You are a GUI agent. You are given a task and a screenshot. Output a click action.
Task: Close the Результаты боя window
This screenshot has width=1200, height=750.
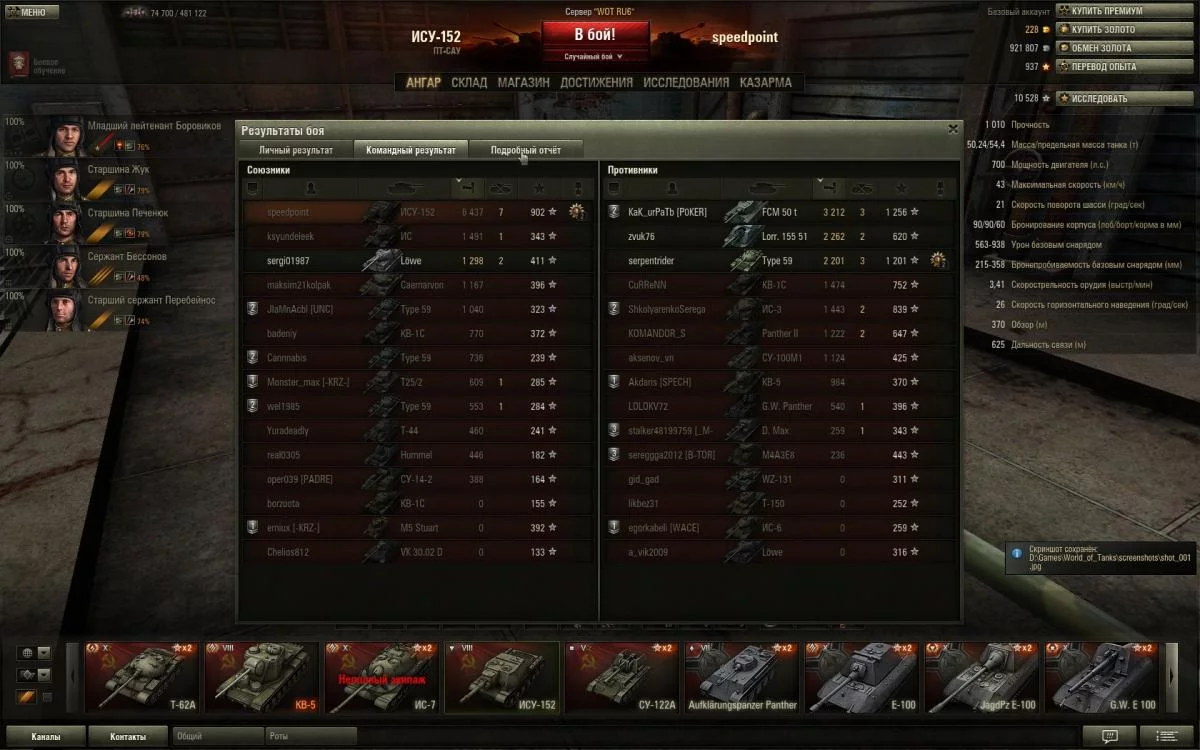[952, 129]
